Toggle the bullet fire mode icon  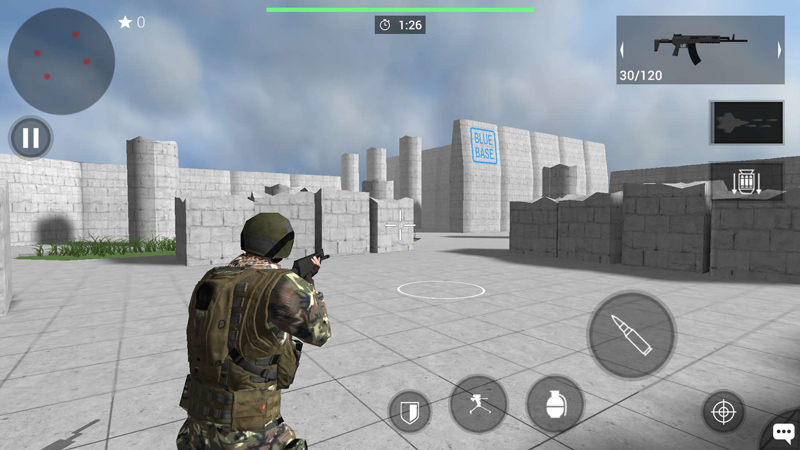pos(747,122)
